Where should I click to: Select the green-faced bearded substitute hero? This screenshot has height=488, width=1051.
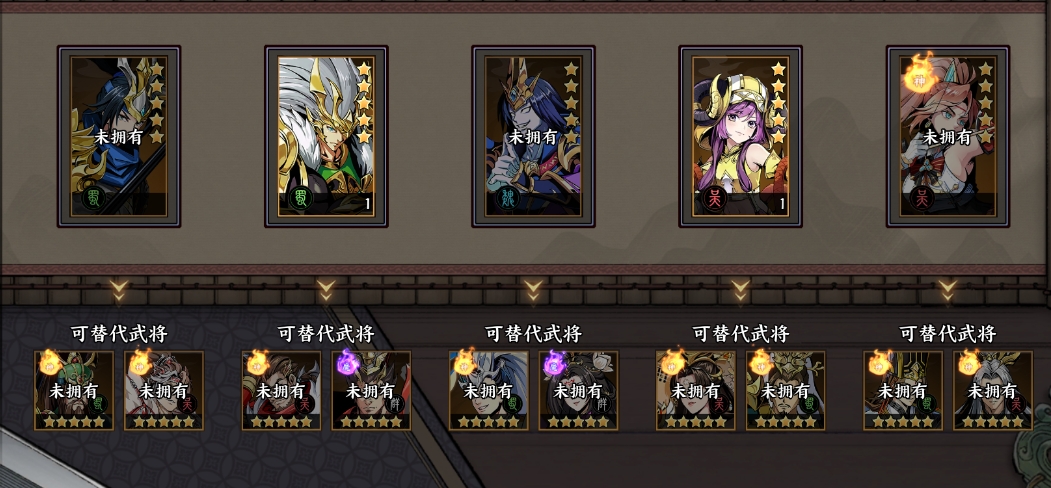coord(74,390)
